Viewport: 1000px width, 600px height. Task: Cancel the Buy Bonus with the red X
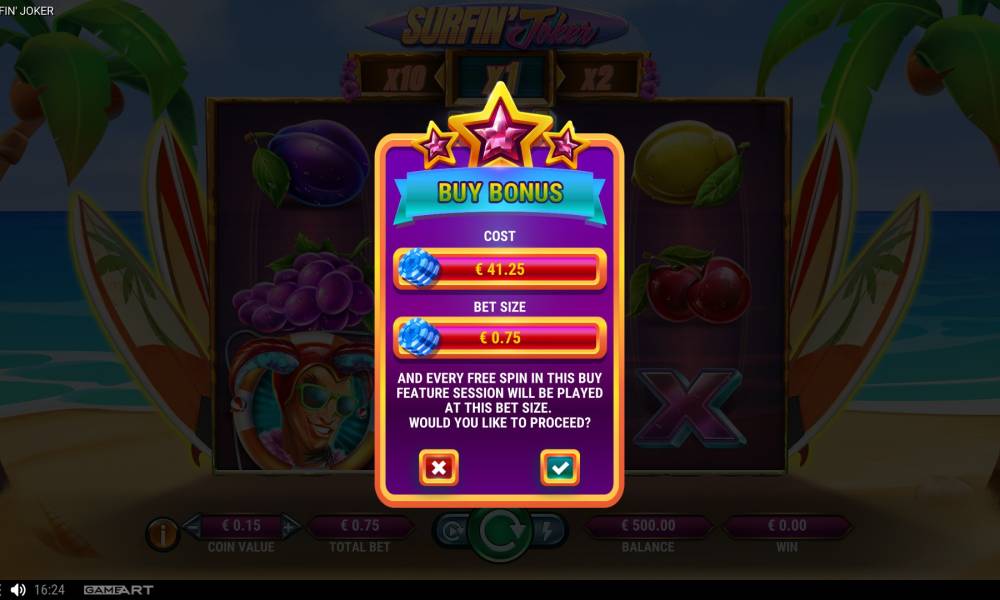point(438,467)
